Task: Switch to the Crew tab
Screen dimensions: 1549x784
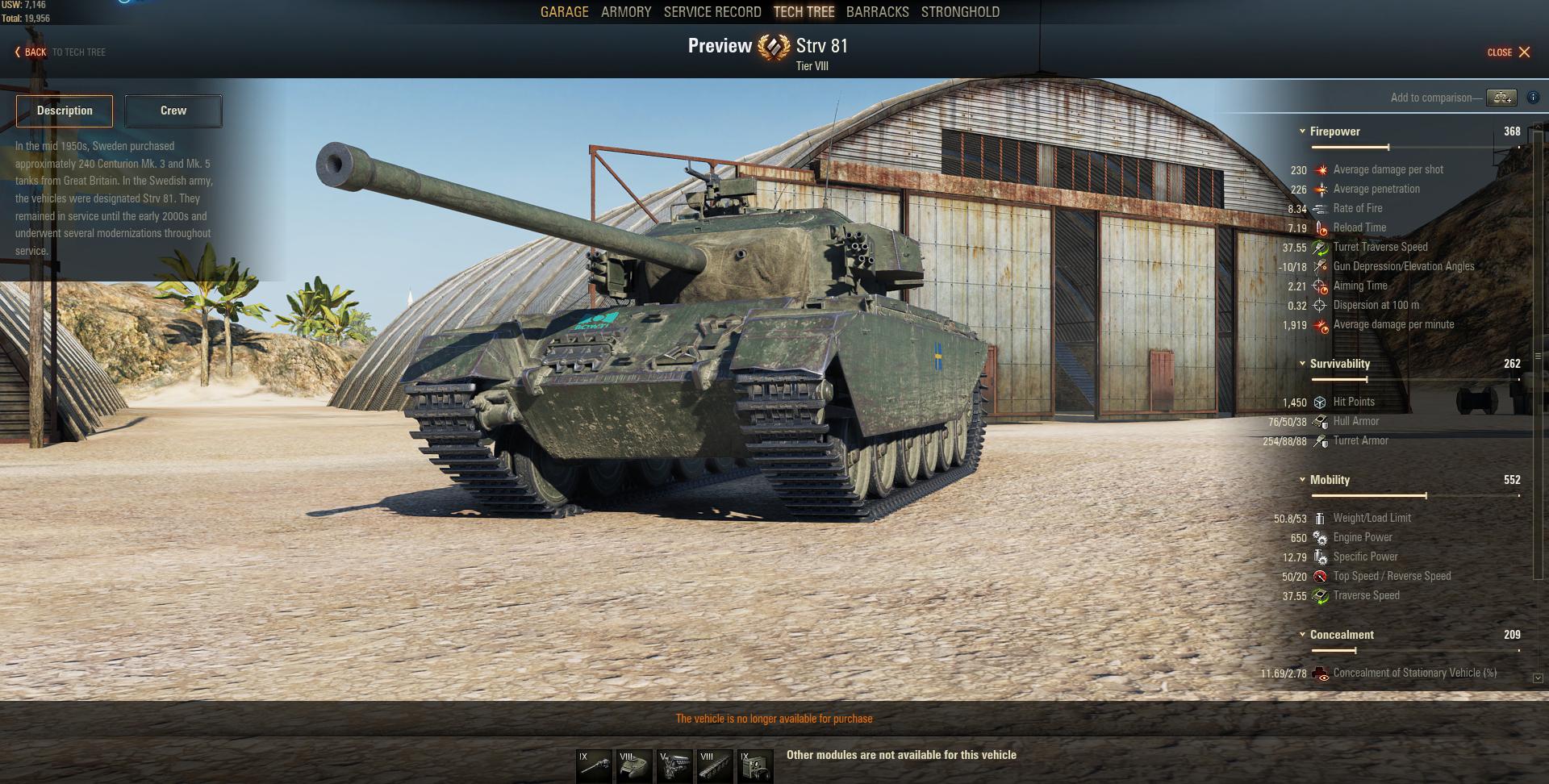Action: 173,111
